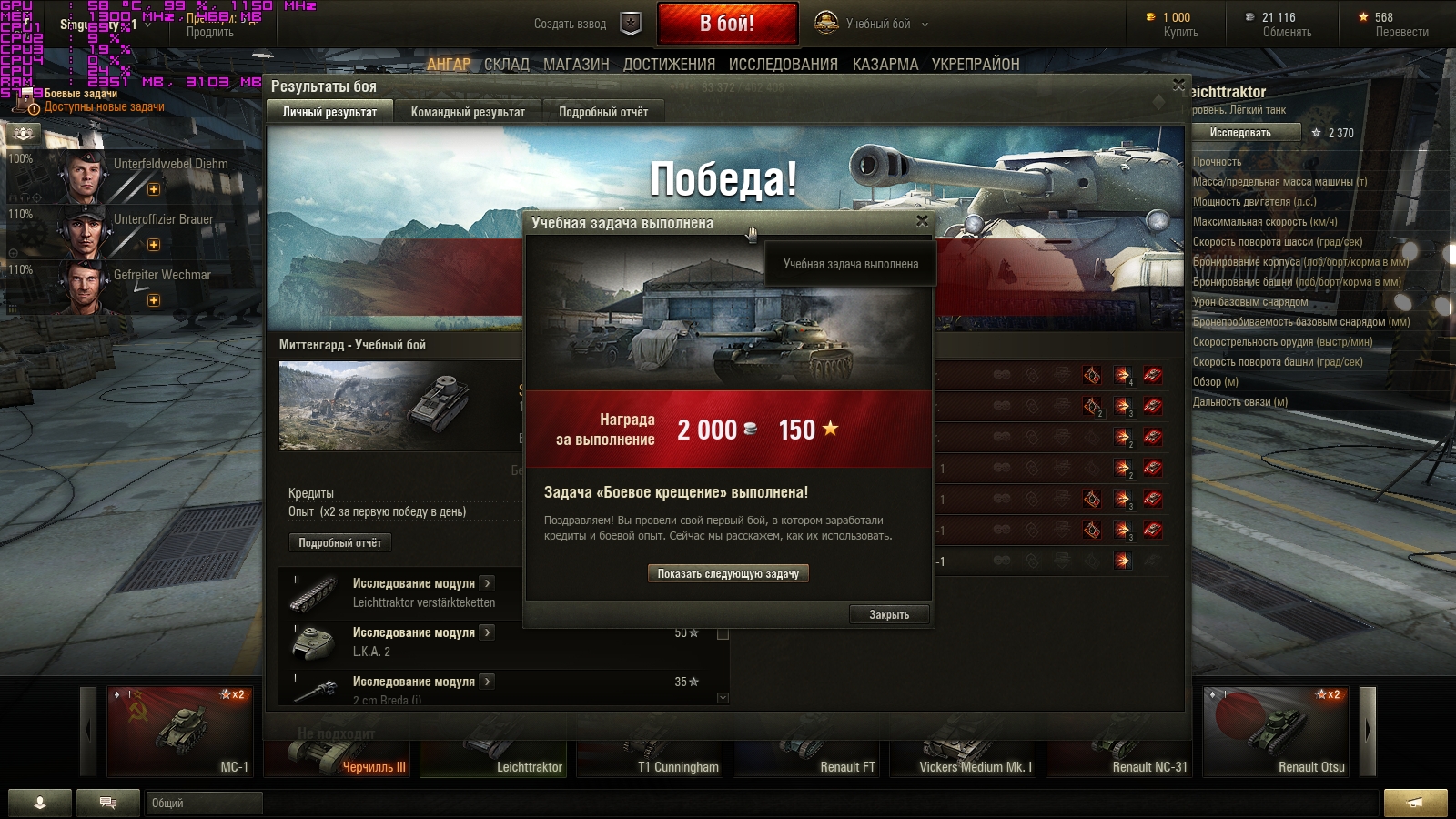Screen dimensions: 1456x819
Task: Close the Учебная задача выполнена popup with X
Action: pyautogui.click(x=922, y=221)
